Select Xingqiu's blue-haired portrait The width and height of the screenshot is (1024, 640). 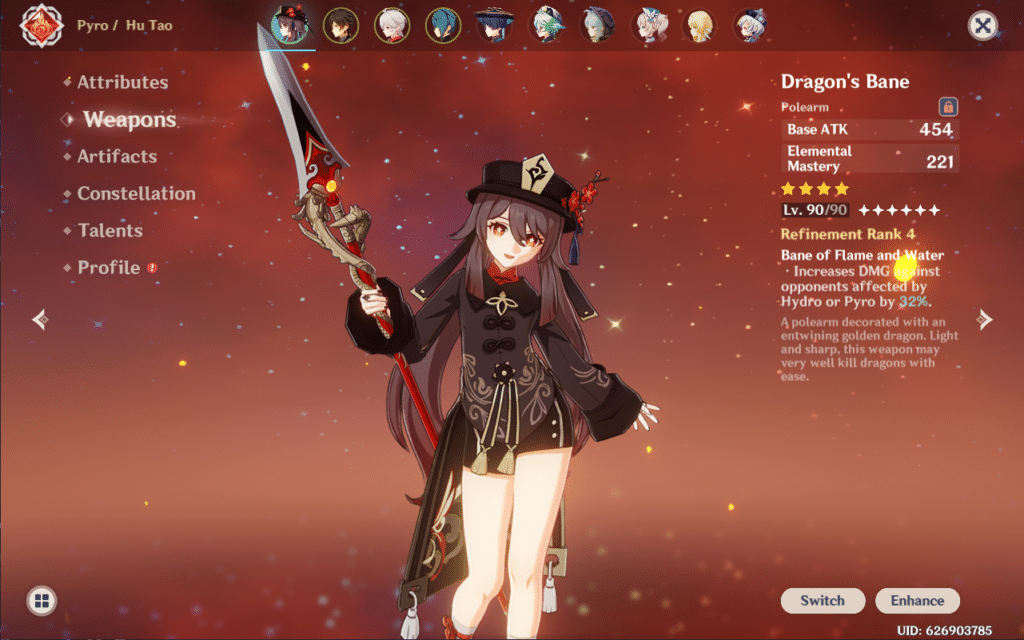[443, 25]
